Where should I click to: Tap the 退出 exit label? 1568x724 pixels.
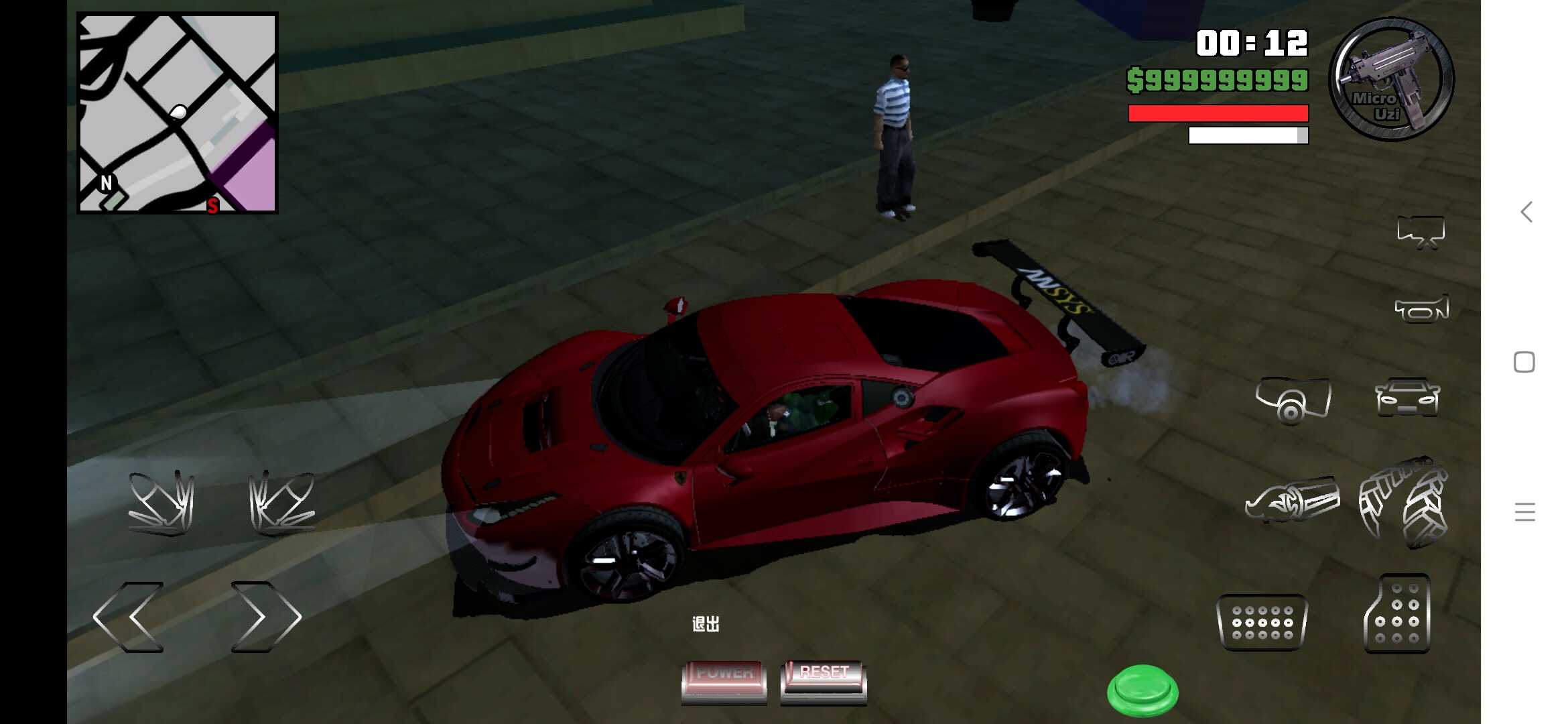point(707,623)
